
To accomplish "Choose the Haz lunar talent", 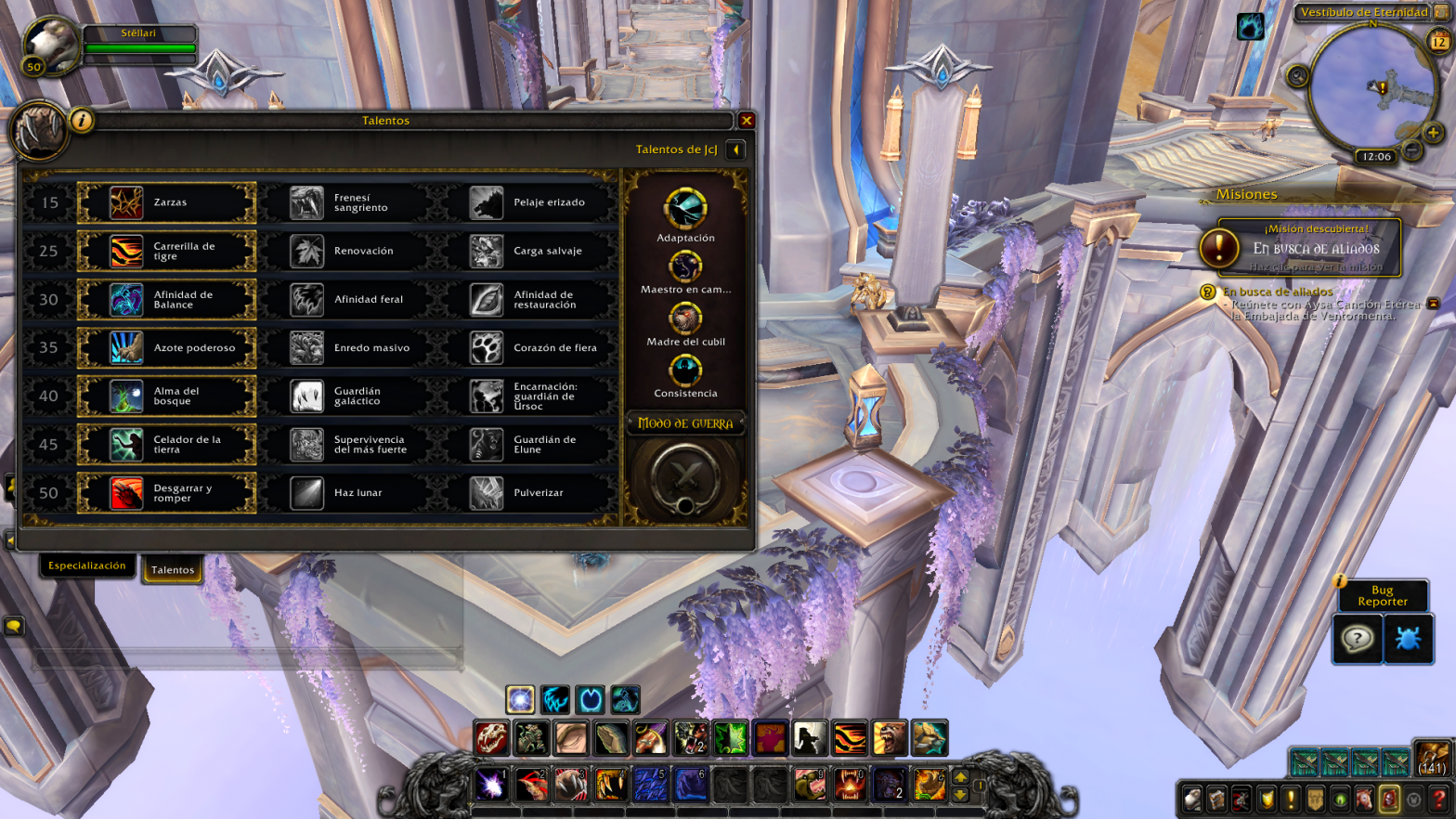I will pos(345,493).
